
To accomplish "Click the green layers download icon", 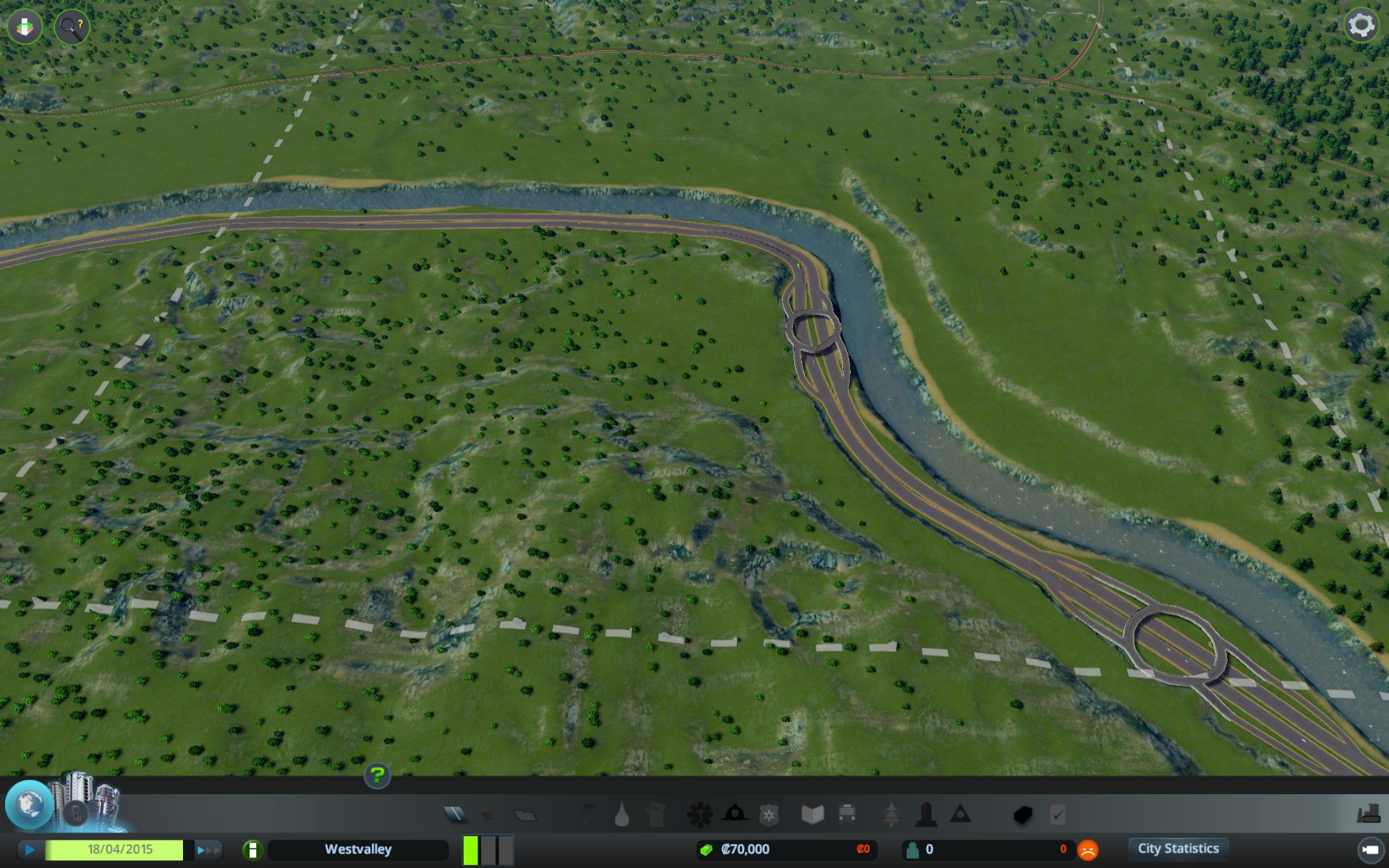I will pos(25,27).
